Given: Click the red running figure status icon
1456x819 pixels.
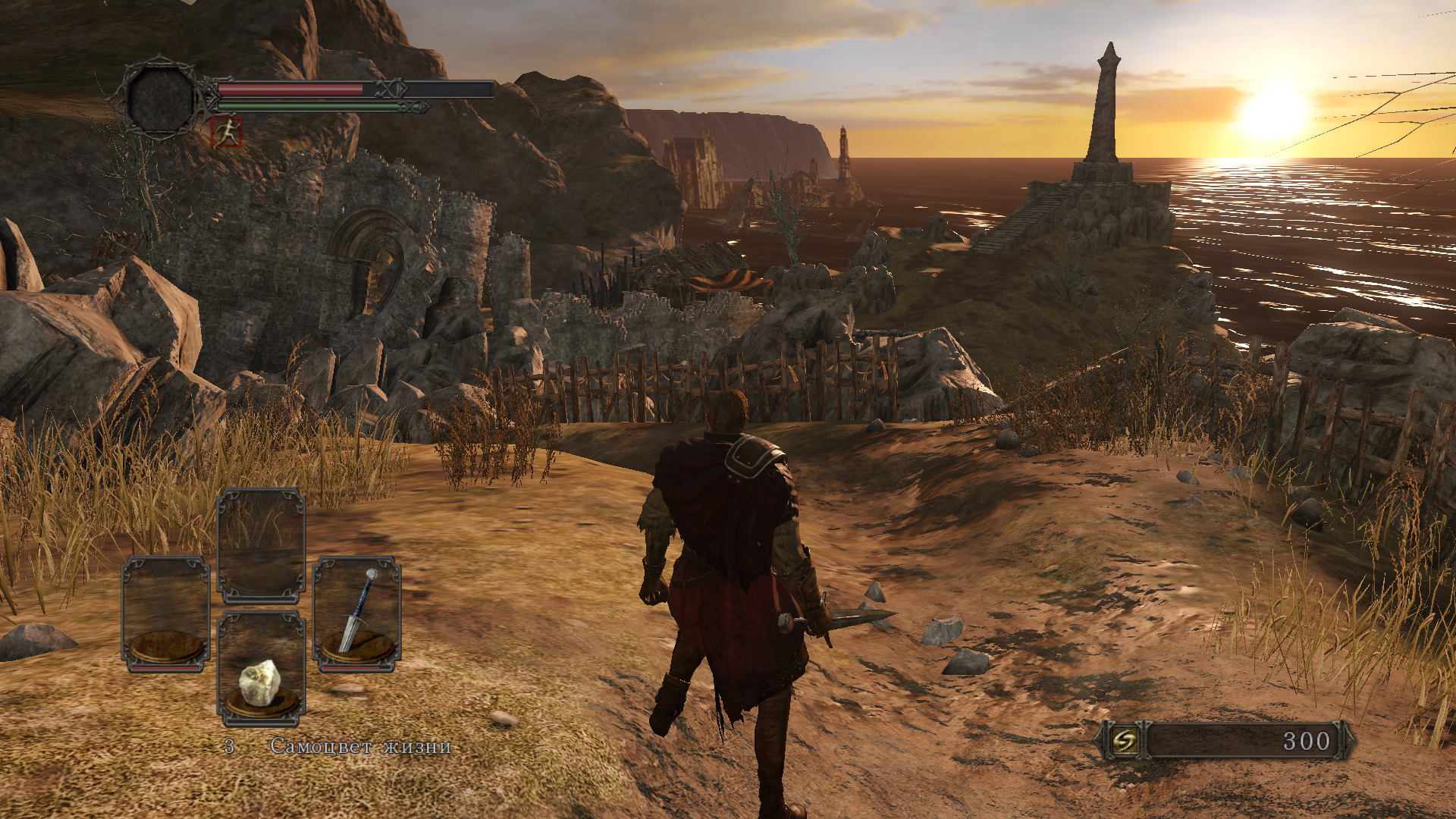Looking at the screenshot, I should pos(226,133).
